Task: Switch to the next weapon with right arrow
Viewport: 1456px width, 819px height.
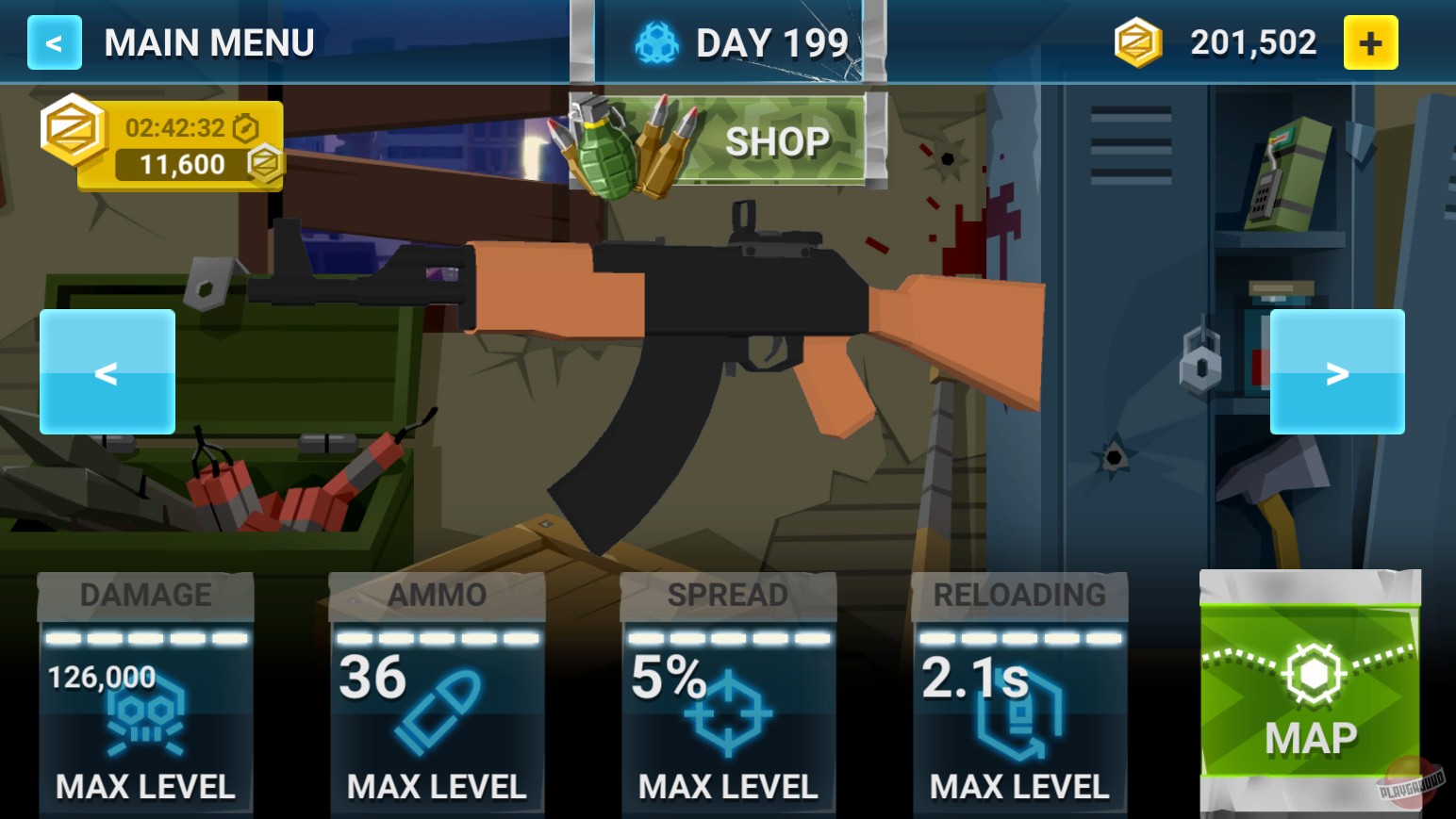Action: click(1337, 371)
